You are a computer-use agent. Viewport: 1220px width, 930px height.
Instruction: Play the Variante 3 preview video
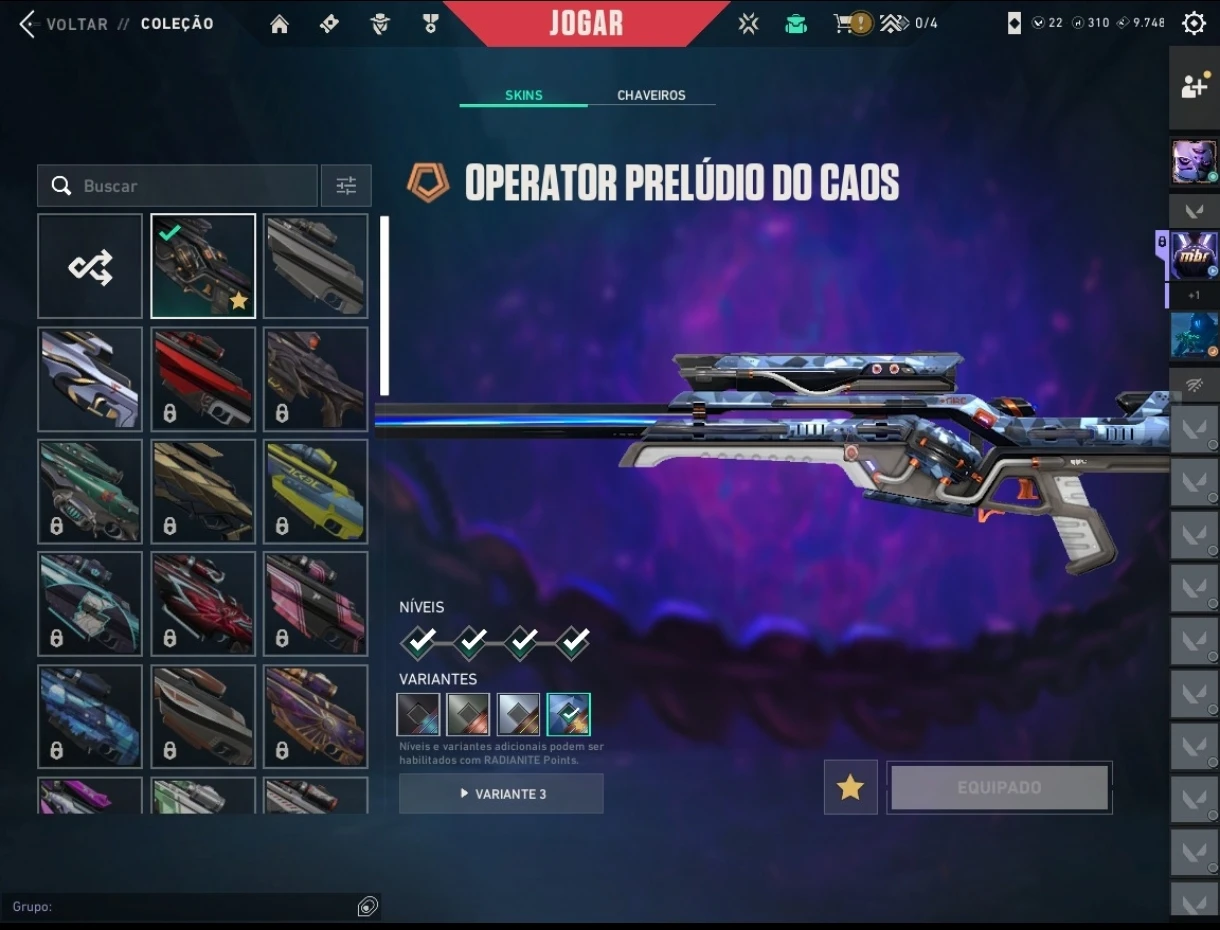pyautogui.click(x=501, y=794)
